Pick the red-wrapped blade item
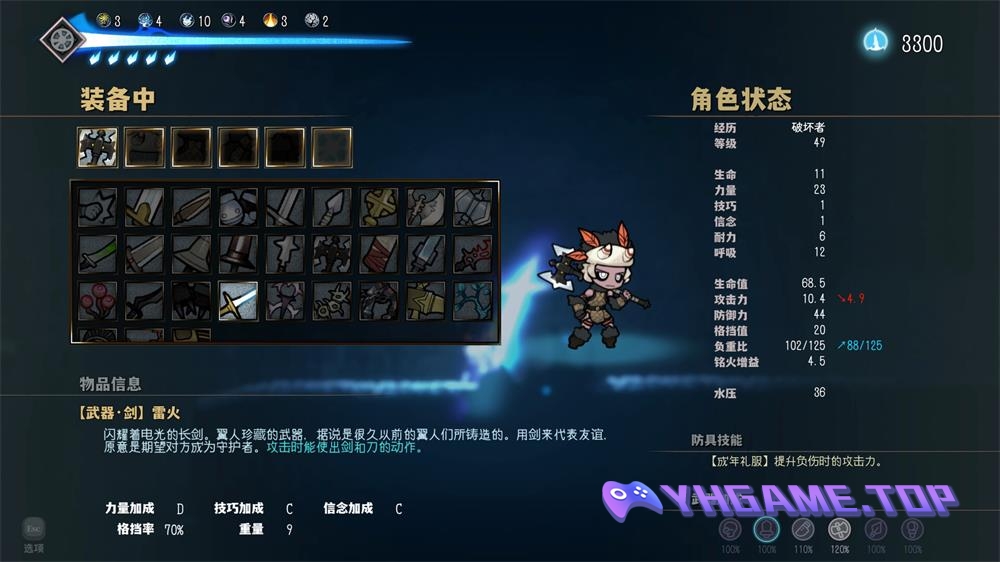The height and width of the screenshot is (562, 1000). 379,254
